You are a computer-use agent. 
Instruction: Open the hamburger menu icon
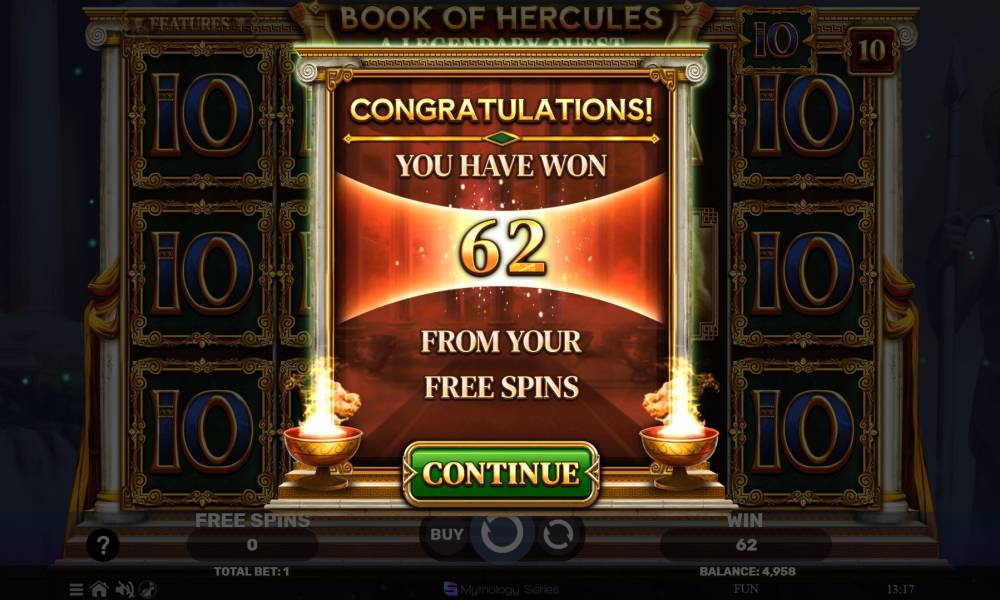(77, 589)
